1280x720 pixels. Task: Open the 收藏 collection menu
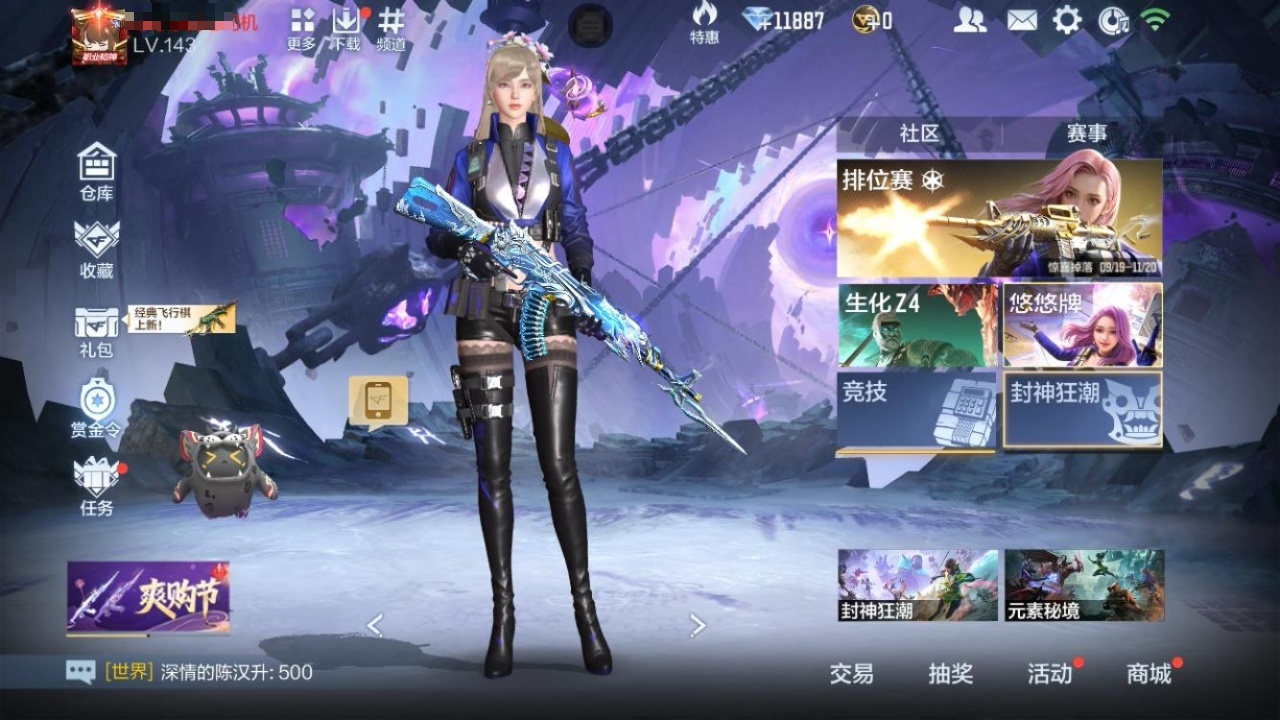[x=97, y=248]
